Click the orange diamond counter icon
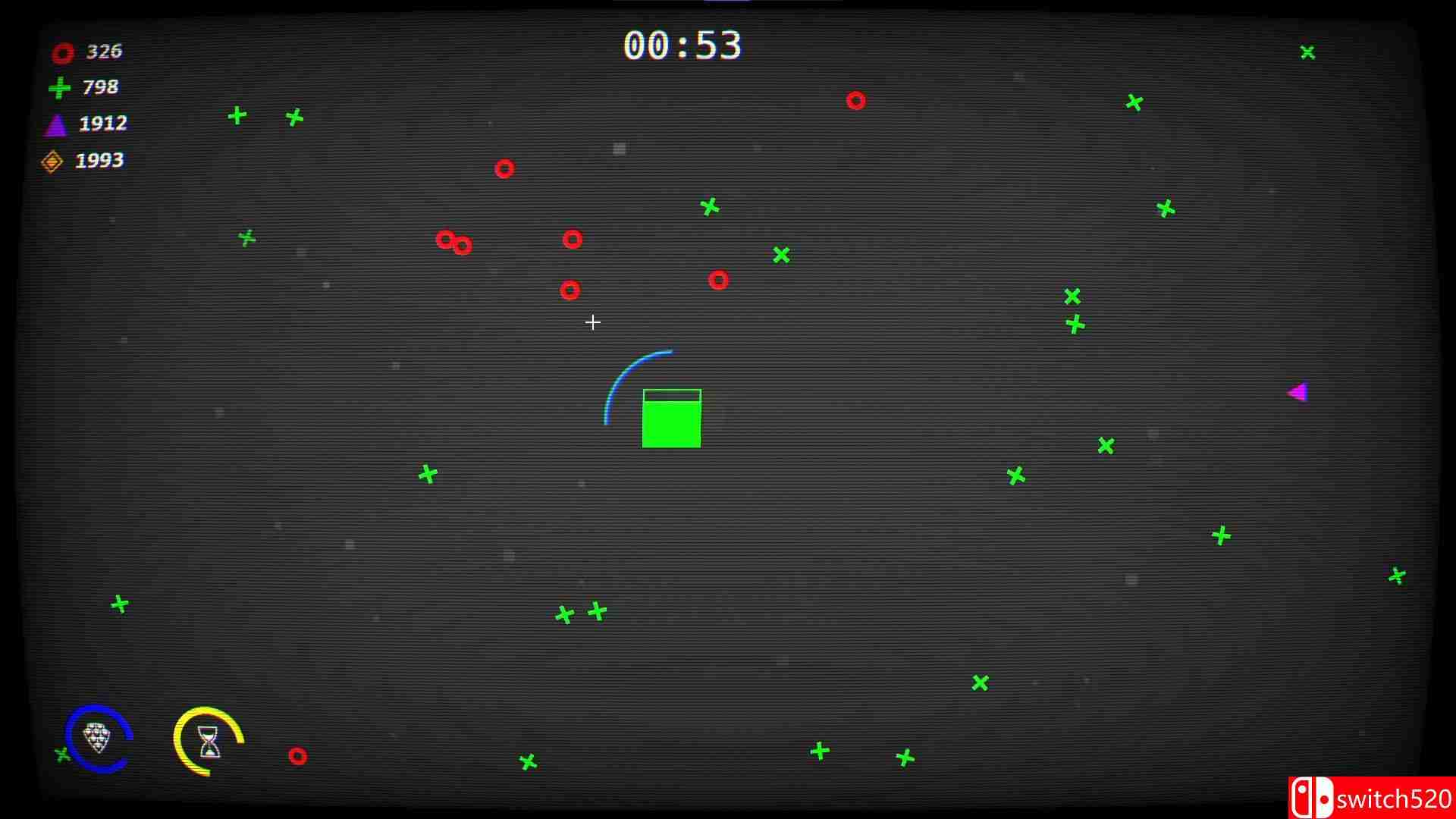 (x=52, y=160)
